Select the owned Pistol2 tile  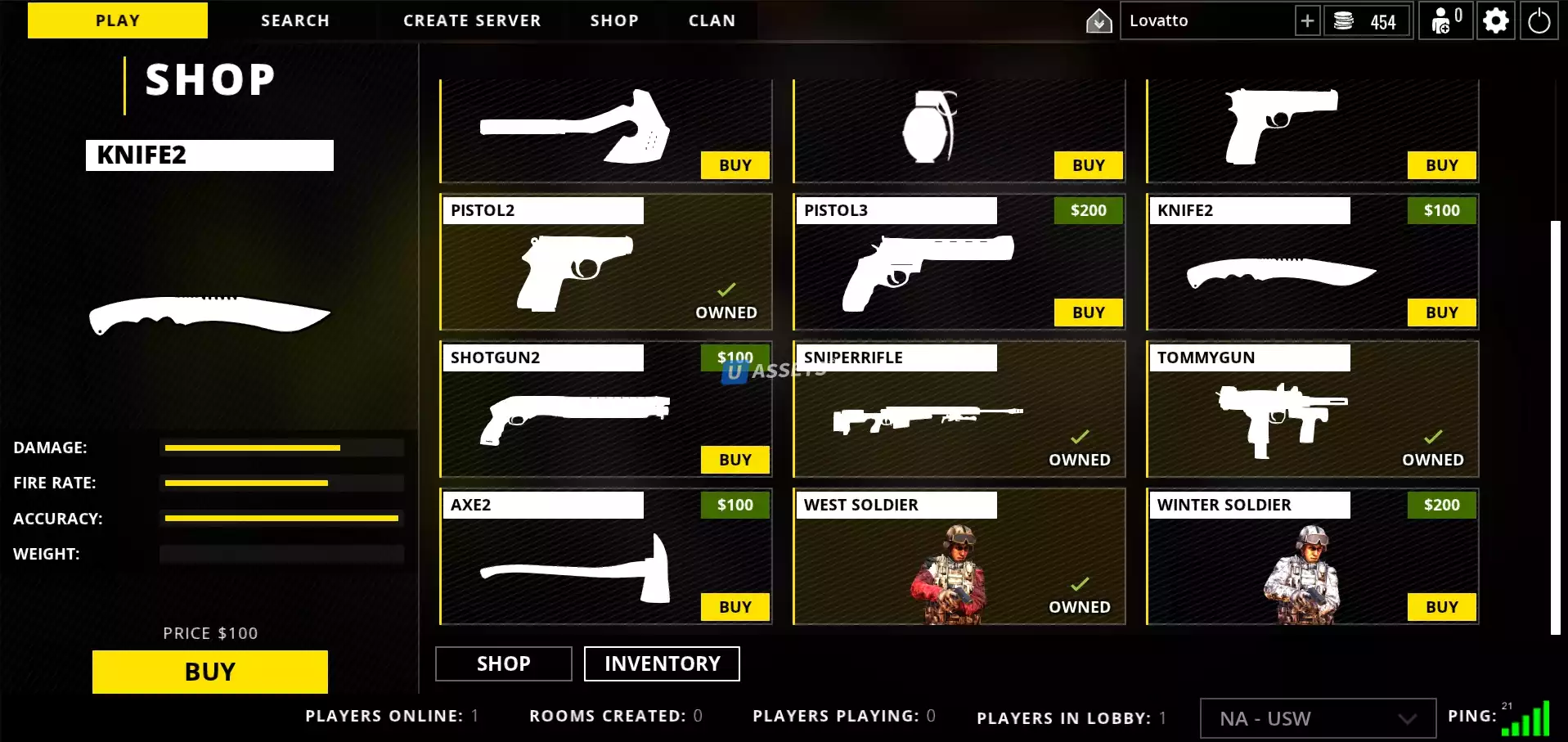point(605,270)
